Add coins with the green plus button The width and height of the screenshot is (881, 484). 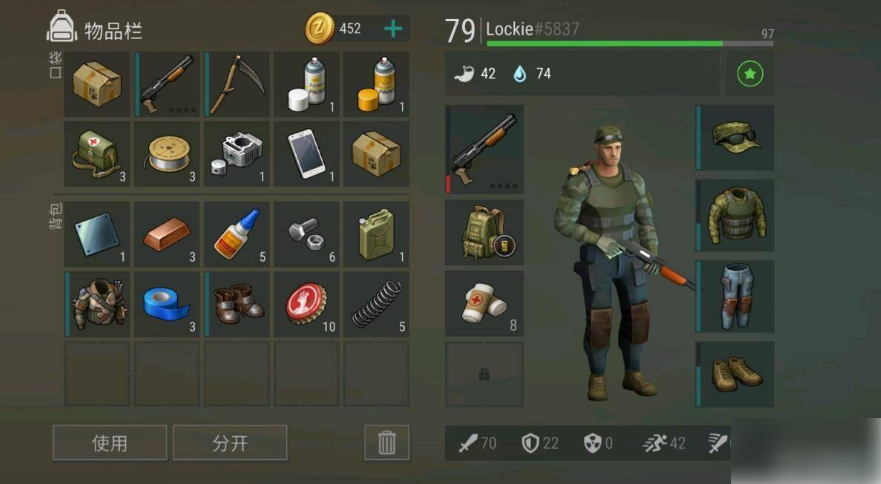click(393, 28)
